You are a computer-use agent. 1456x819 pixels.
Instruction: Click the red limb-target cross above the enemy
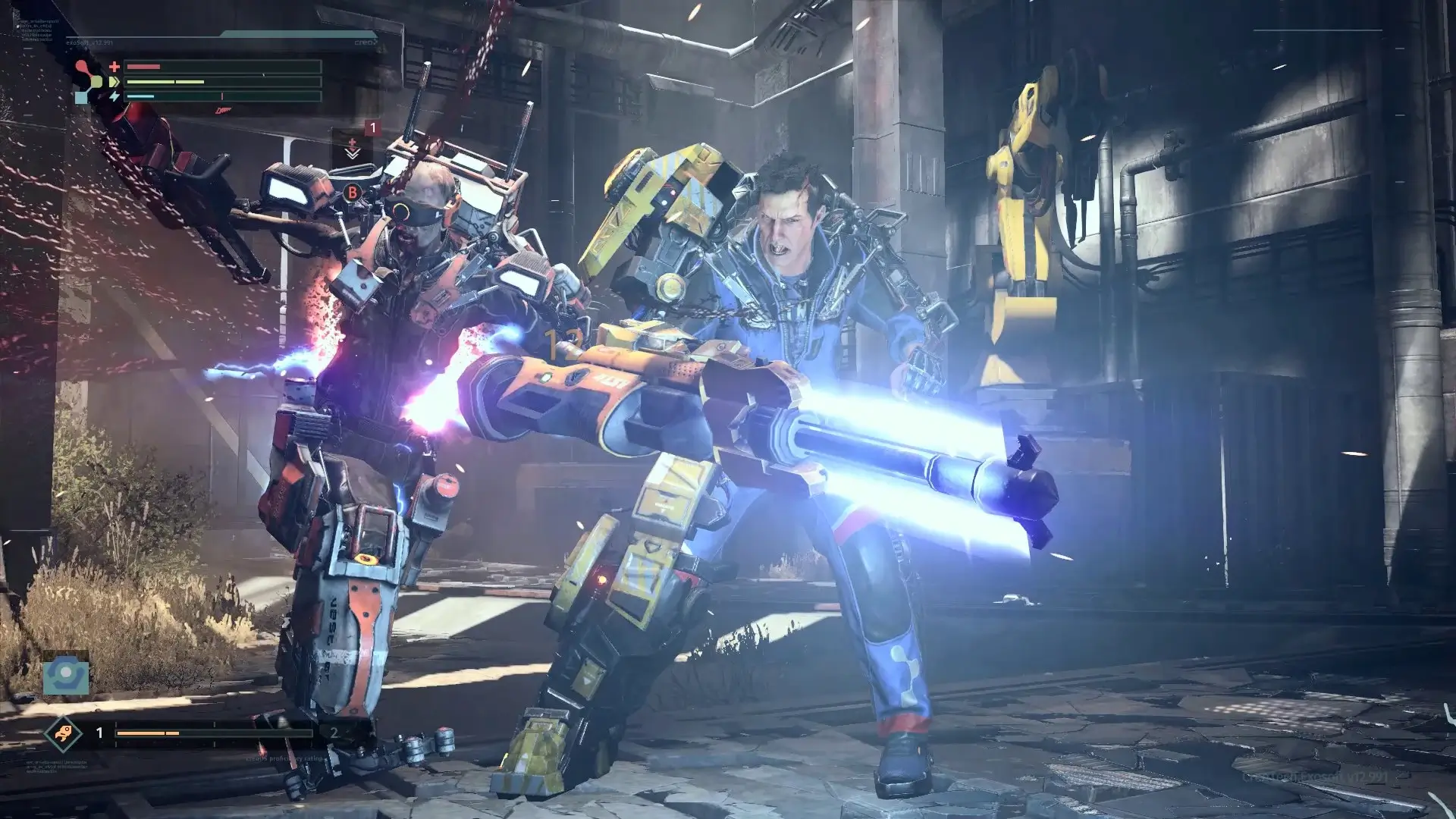[x=352, y=143]
